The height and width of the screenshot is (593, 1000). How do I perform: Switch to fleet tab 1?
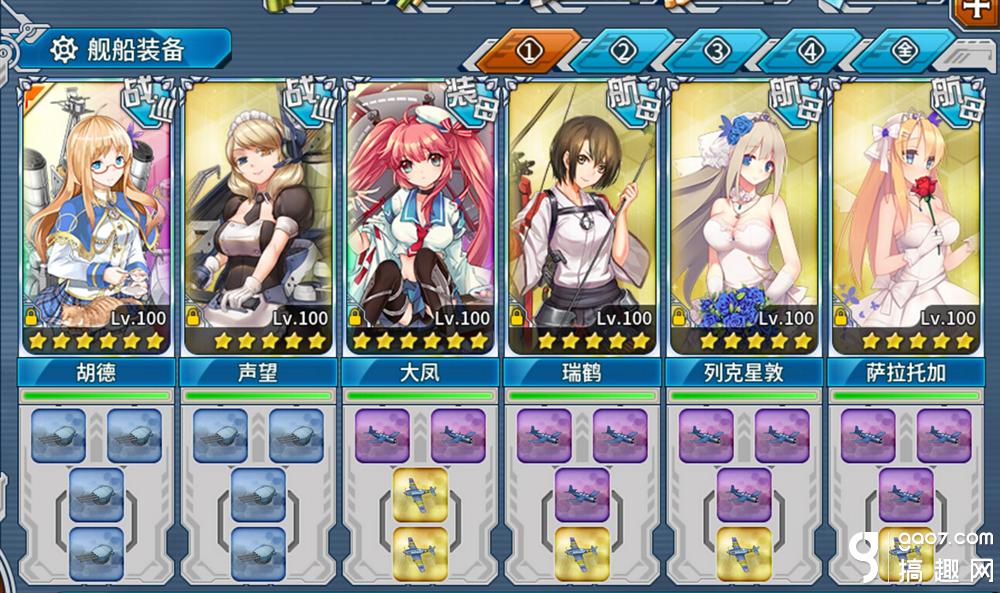528,50
